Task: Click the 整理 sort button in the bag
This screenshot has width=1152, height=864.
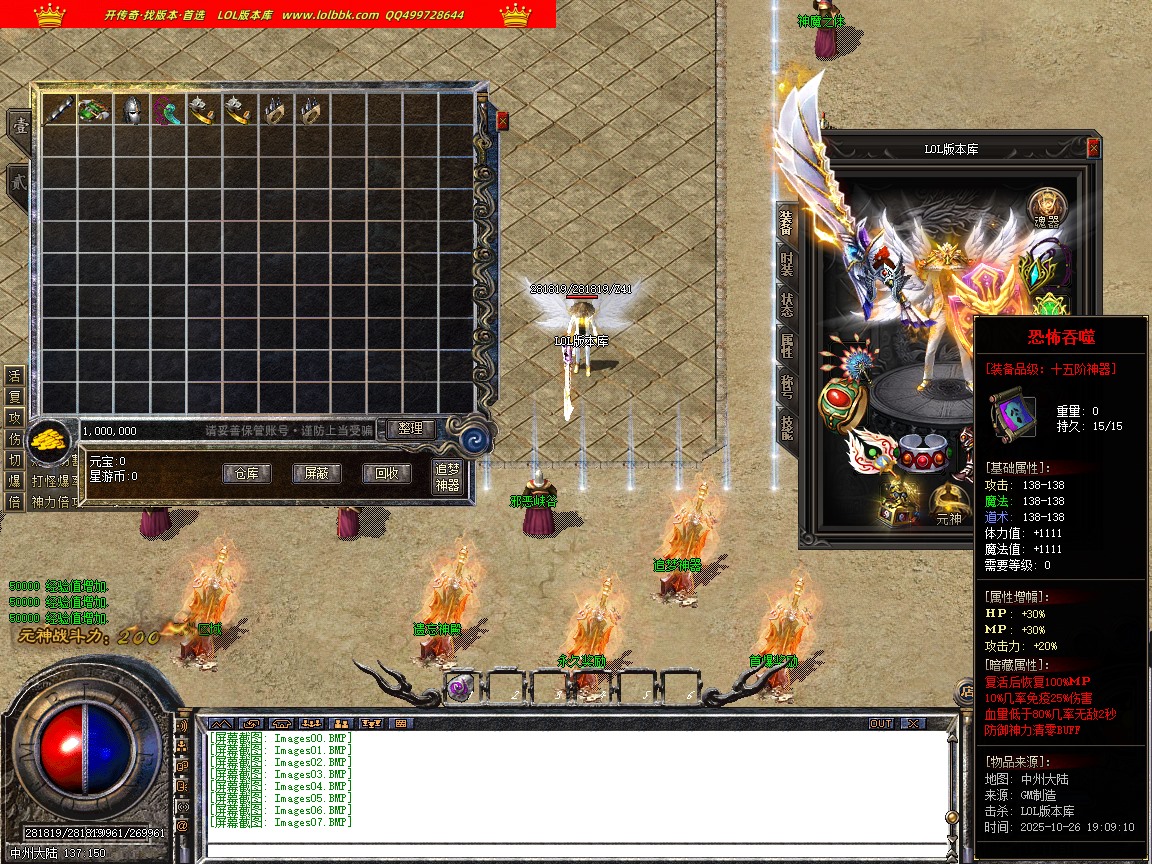Action: click(x=410, y=429)
